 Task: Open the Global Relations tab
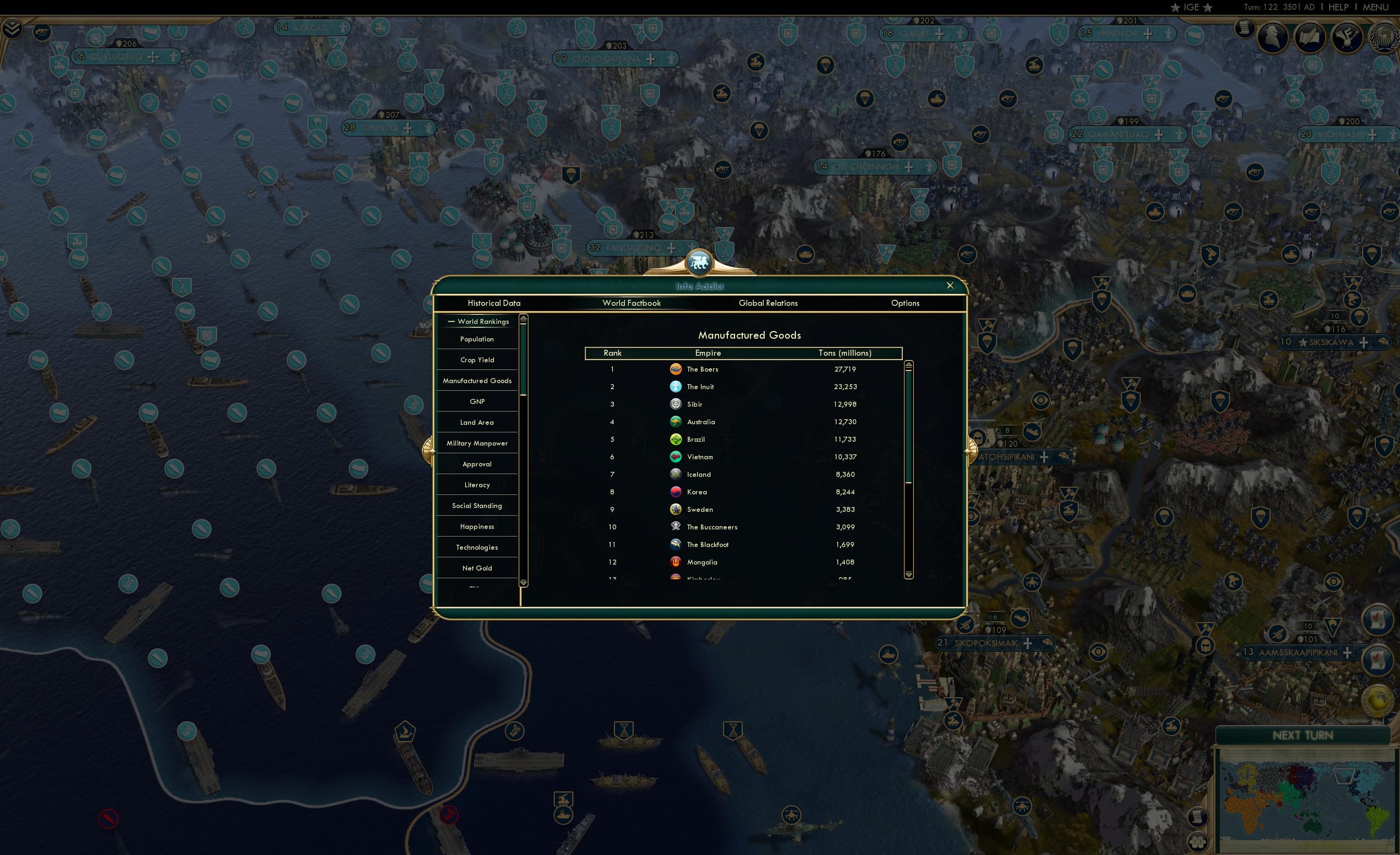point(768,303)
